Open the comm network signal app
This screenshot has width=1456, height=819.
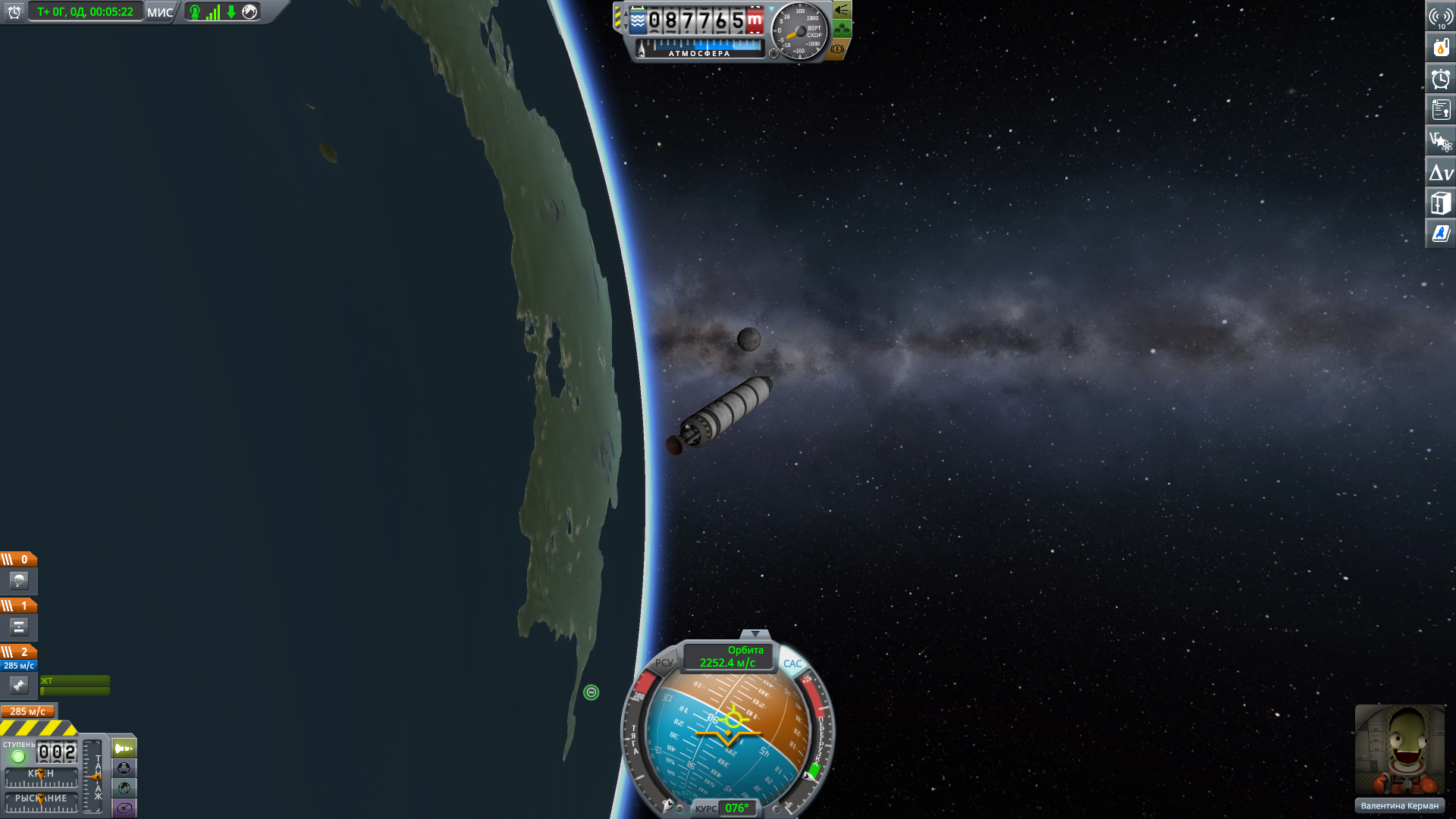1441,17
